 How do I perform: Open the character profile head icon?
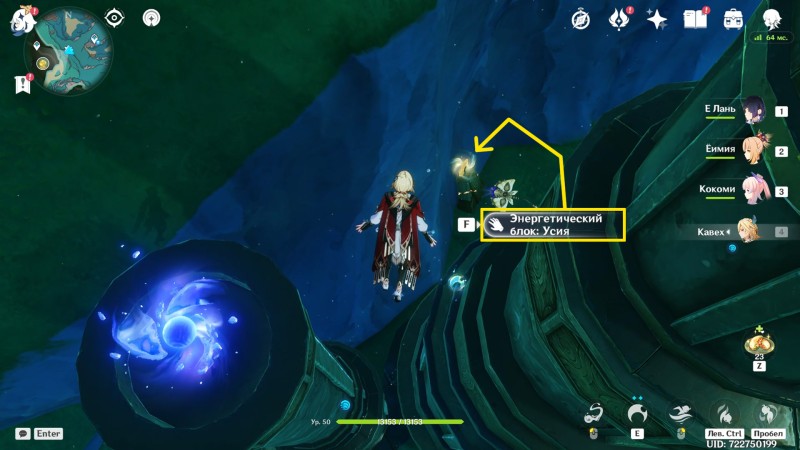point(771,19)
